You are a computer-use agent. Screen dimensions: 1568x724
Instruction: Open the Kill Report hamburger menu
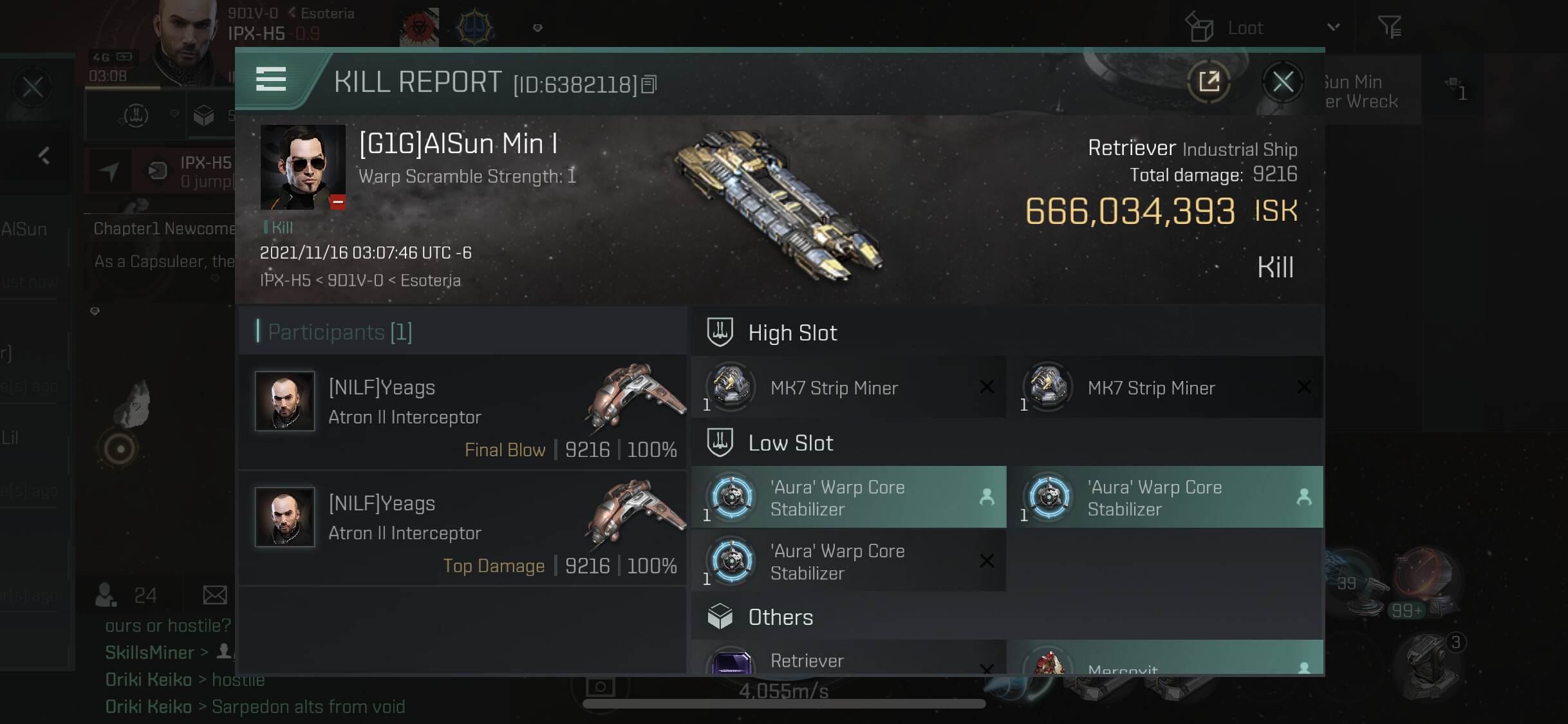[x=271, y=80]
